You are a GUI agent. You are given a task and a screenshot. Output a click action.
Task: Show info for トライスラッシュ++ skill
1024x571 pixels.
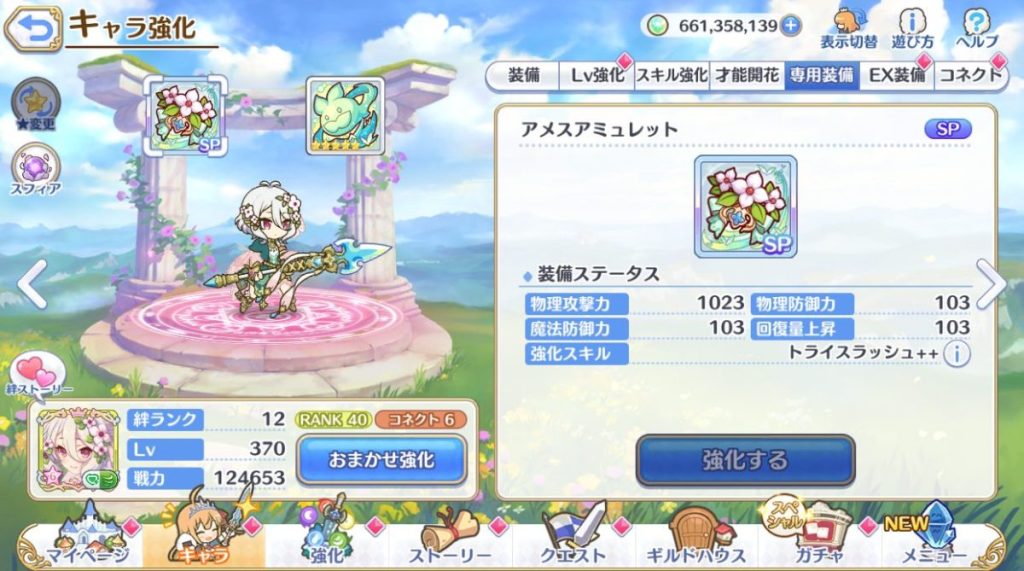pos(957,353)
